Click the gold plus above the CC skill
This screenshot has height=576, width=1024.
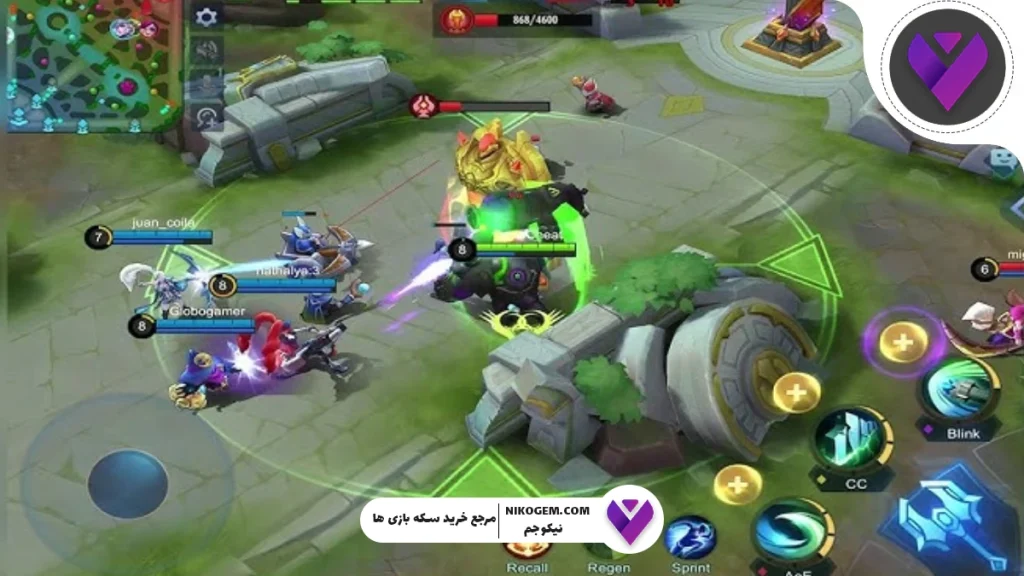[797, 393]
